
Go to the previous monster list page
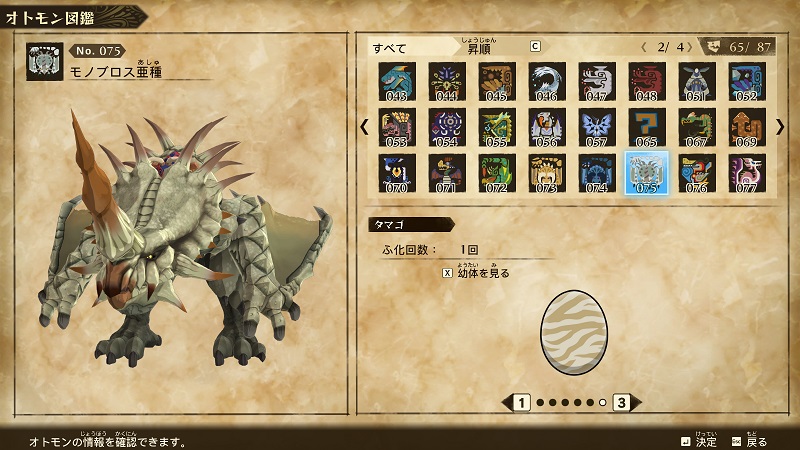tap(364, 127)
